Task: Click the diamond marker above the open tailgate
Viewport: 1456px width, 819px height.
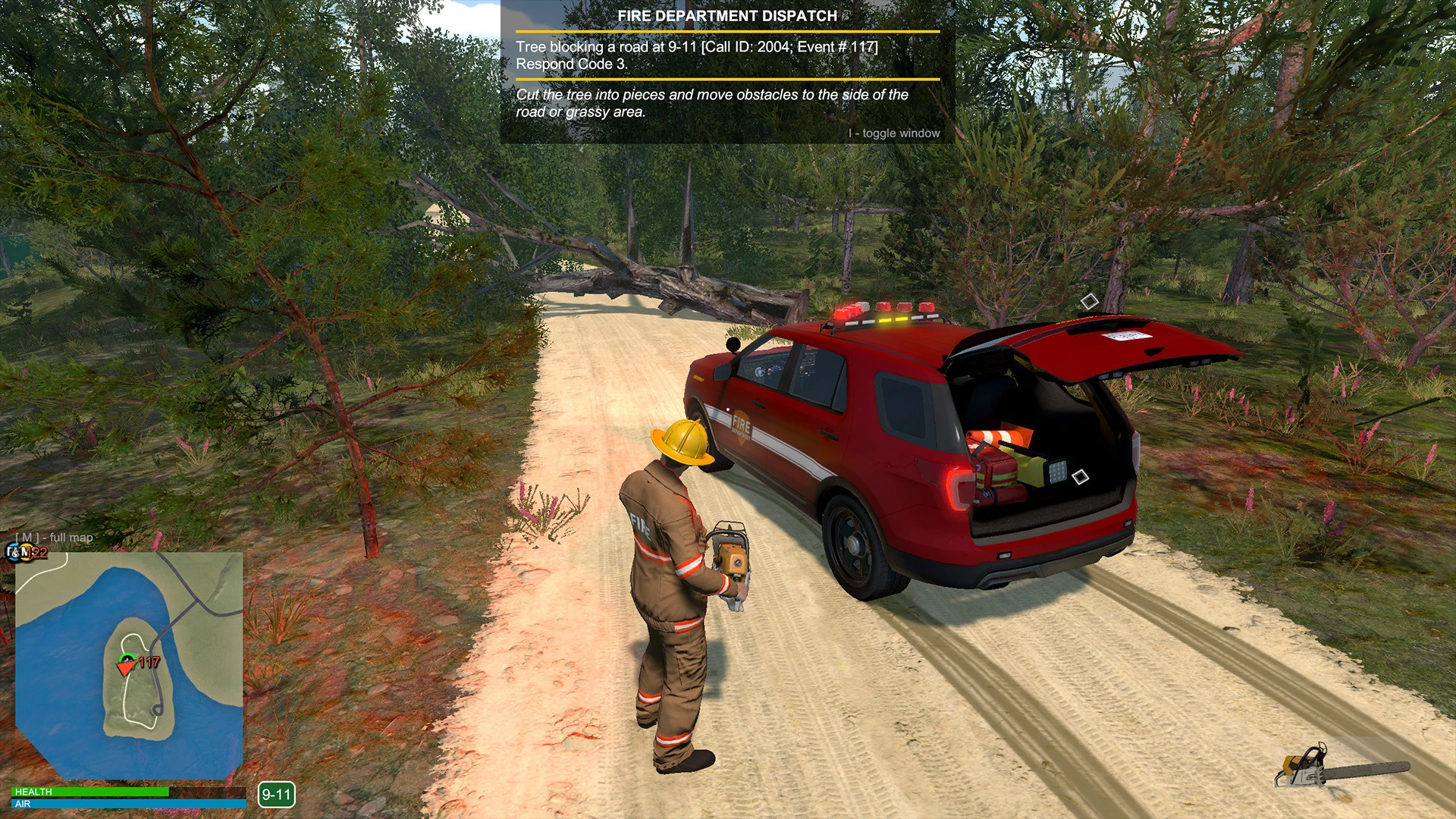Action: (x=1090, y=301)
